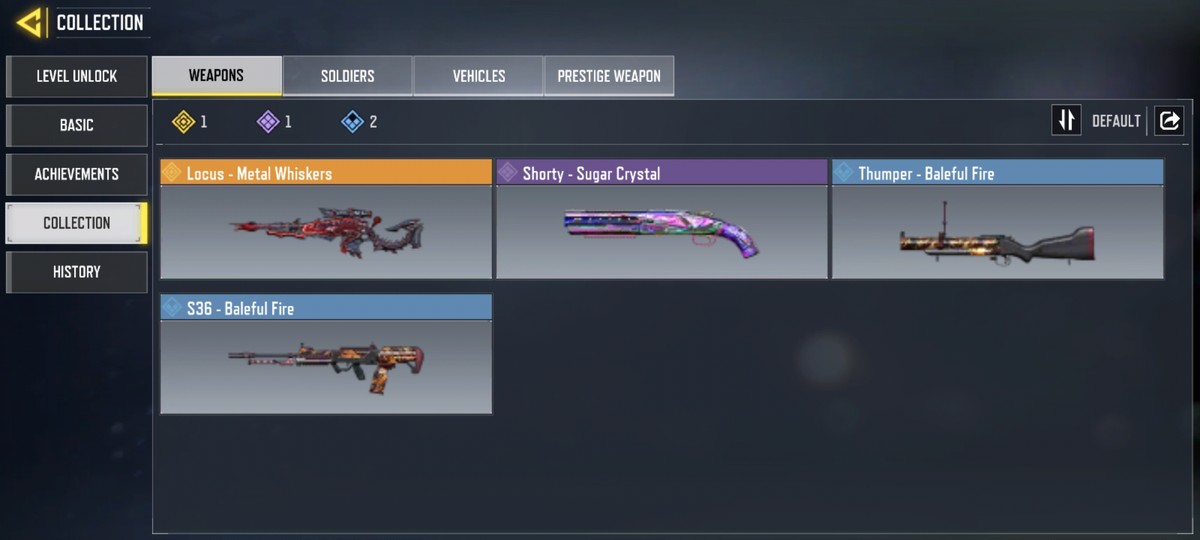This screenshot has height=540, width=1200.
Task: Filter by epic purple rarity icon
Action: (x=268, y=122)
